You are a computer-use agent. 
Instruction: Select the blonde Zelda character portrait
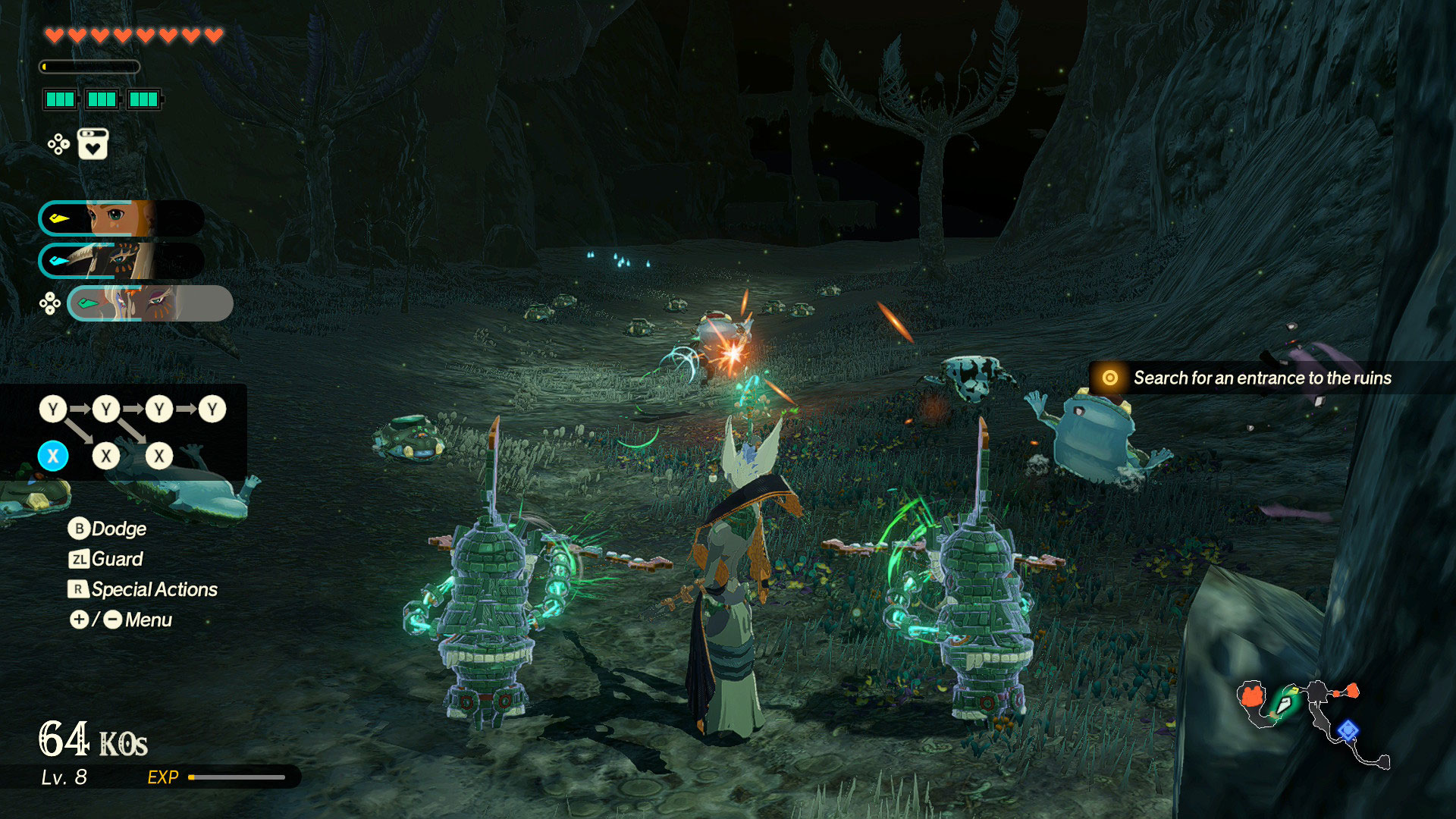pos(120,218)
